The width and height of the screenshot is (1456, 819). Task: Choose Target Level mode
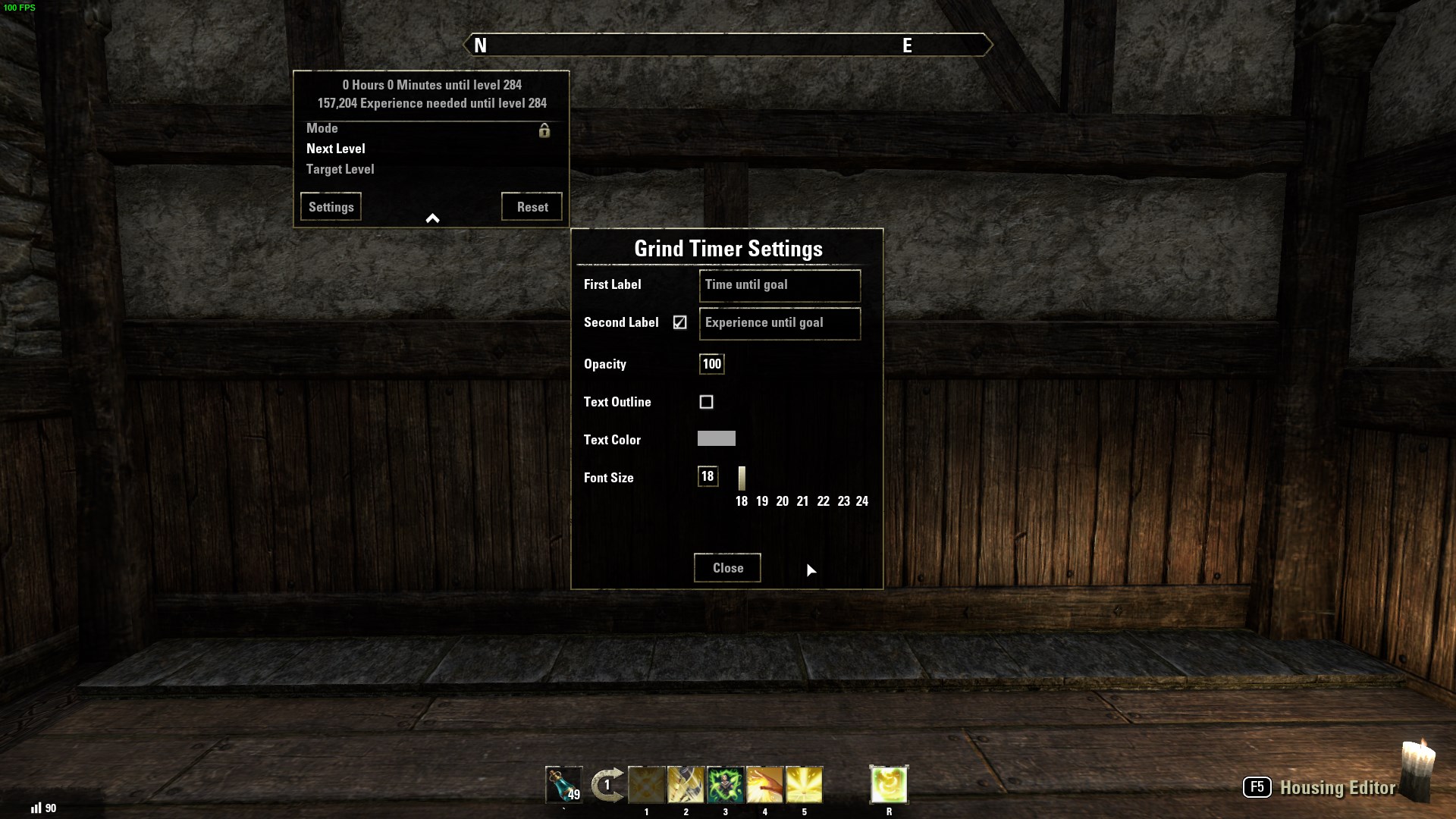[340, 169]
